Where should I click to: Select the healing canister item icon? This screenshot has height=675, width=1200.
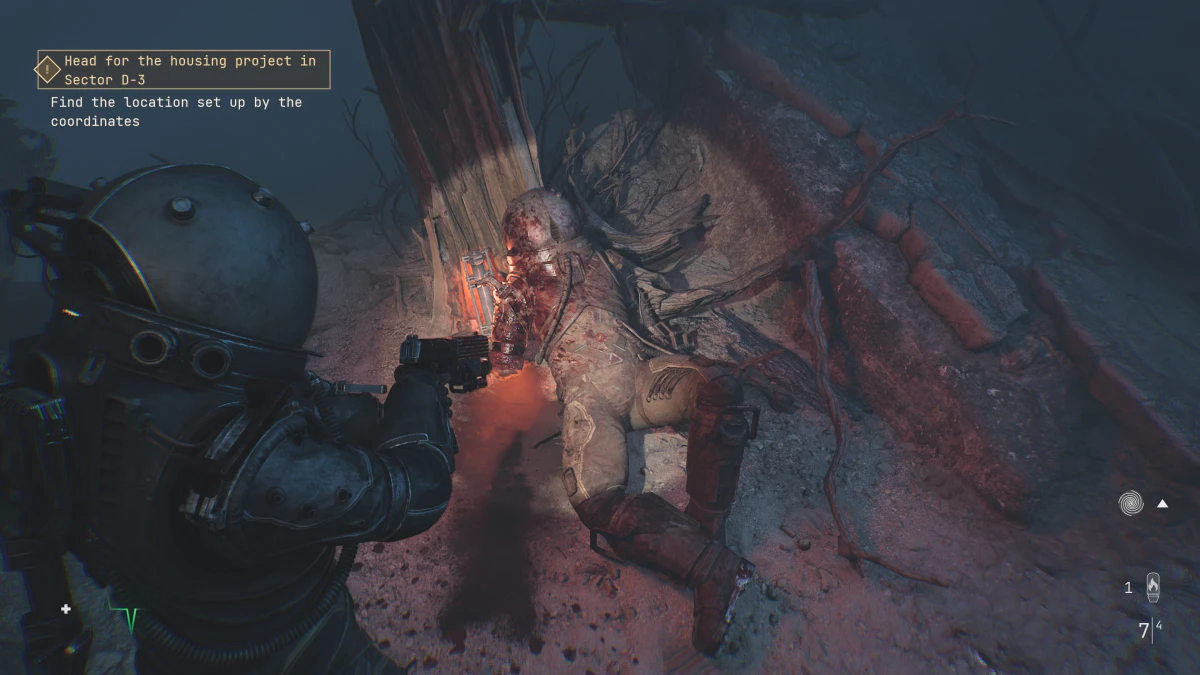(x=1153, y=587)
